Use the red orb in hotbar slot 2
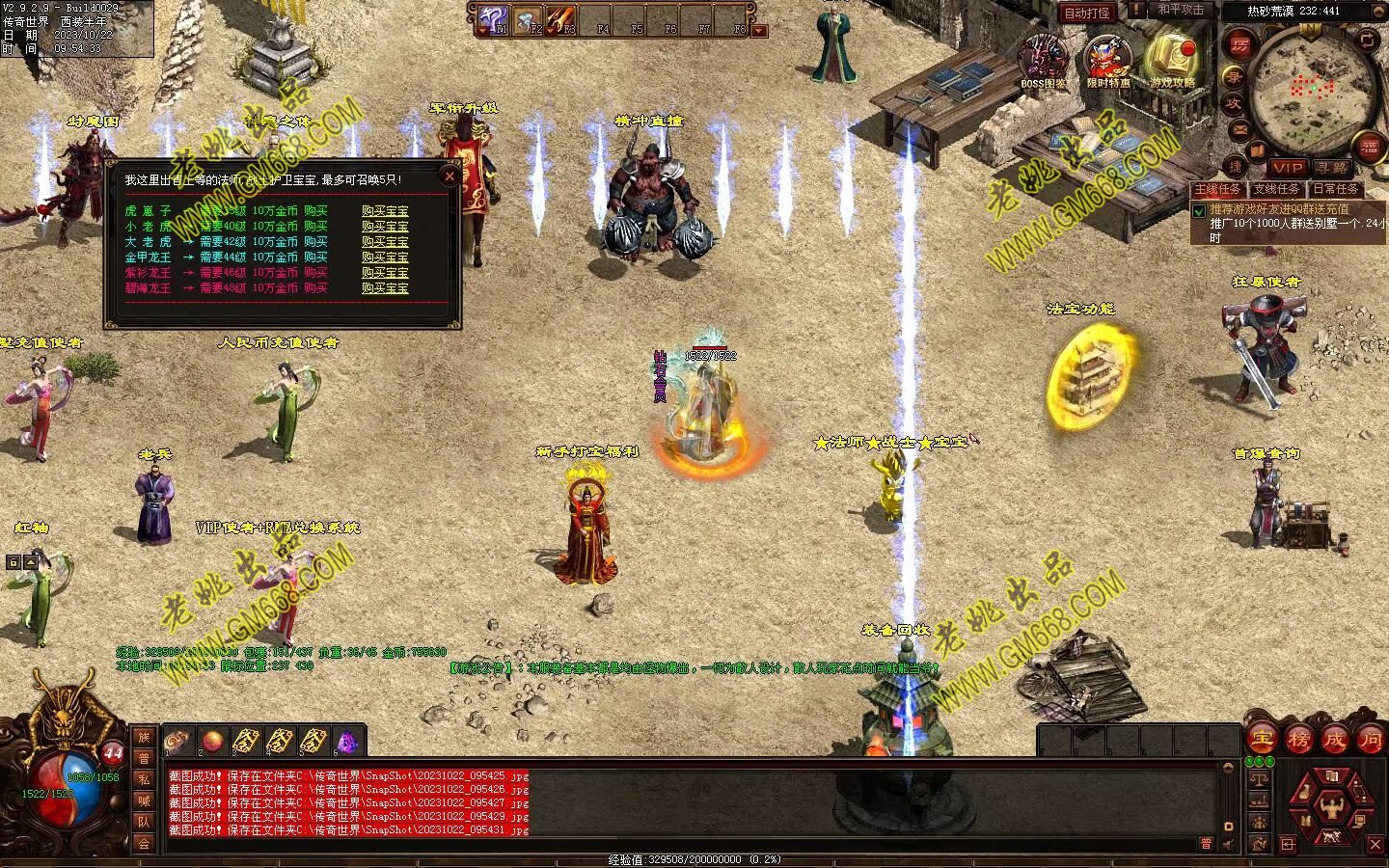 212,741
